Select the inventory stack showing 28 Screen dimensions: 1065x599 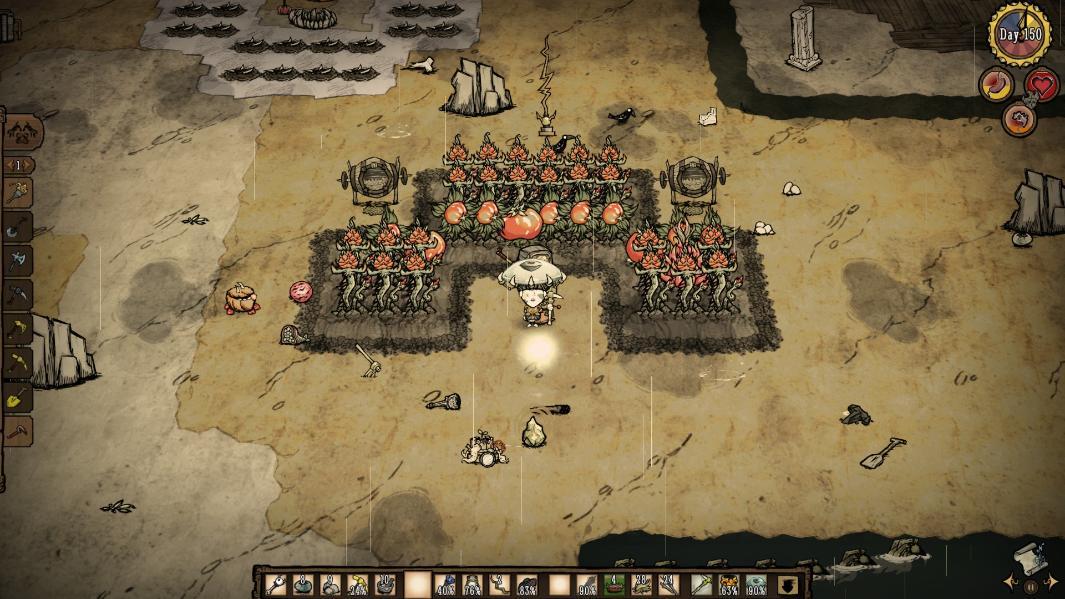point(641,584)
